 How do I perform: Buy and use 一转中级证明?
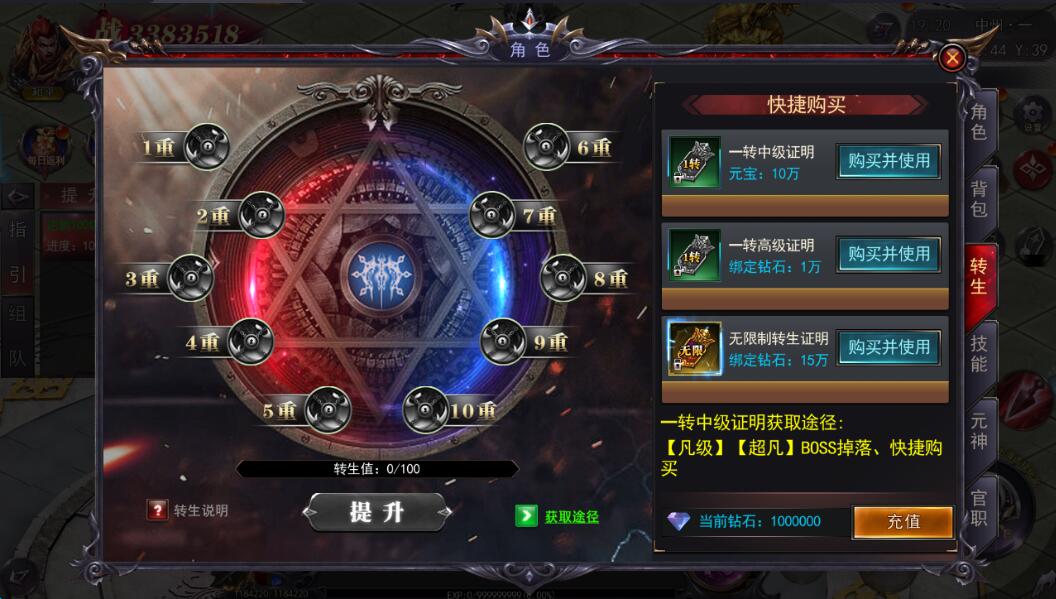click(888, 160)
